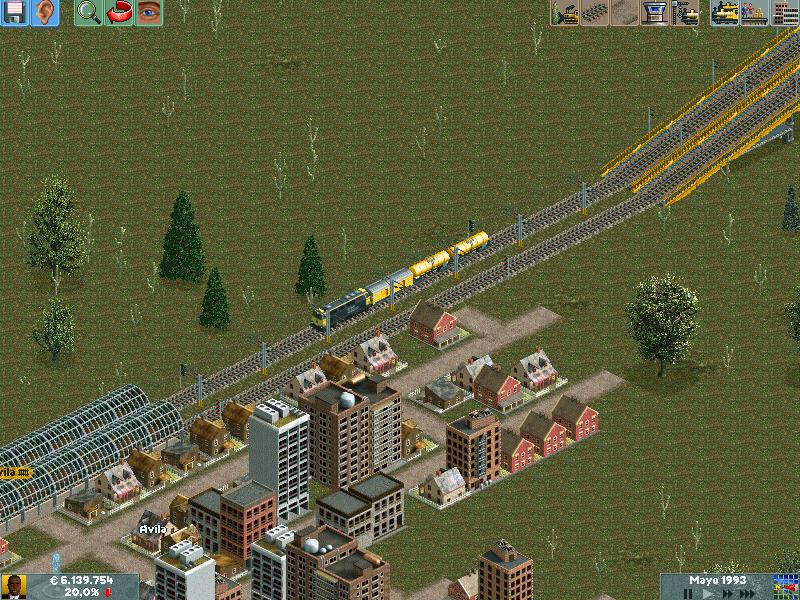Click the red arrow rotate view button
The image size is (800, 600).
[x=119, y=13]
